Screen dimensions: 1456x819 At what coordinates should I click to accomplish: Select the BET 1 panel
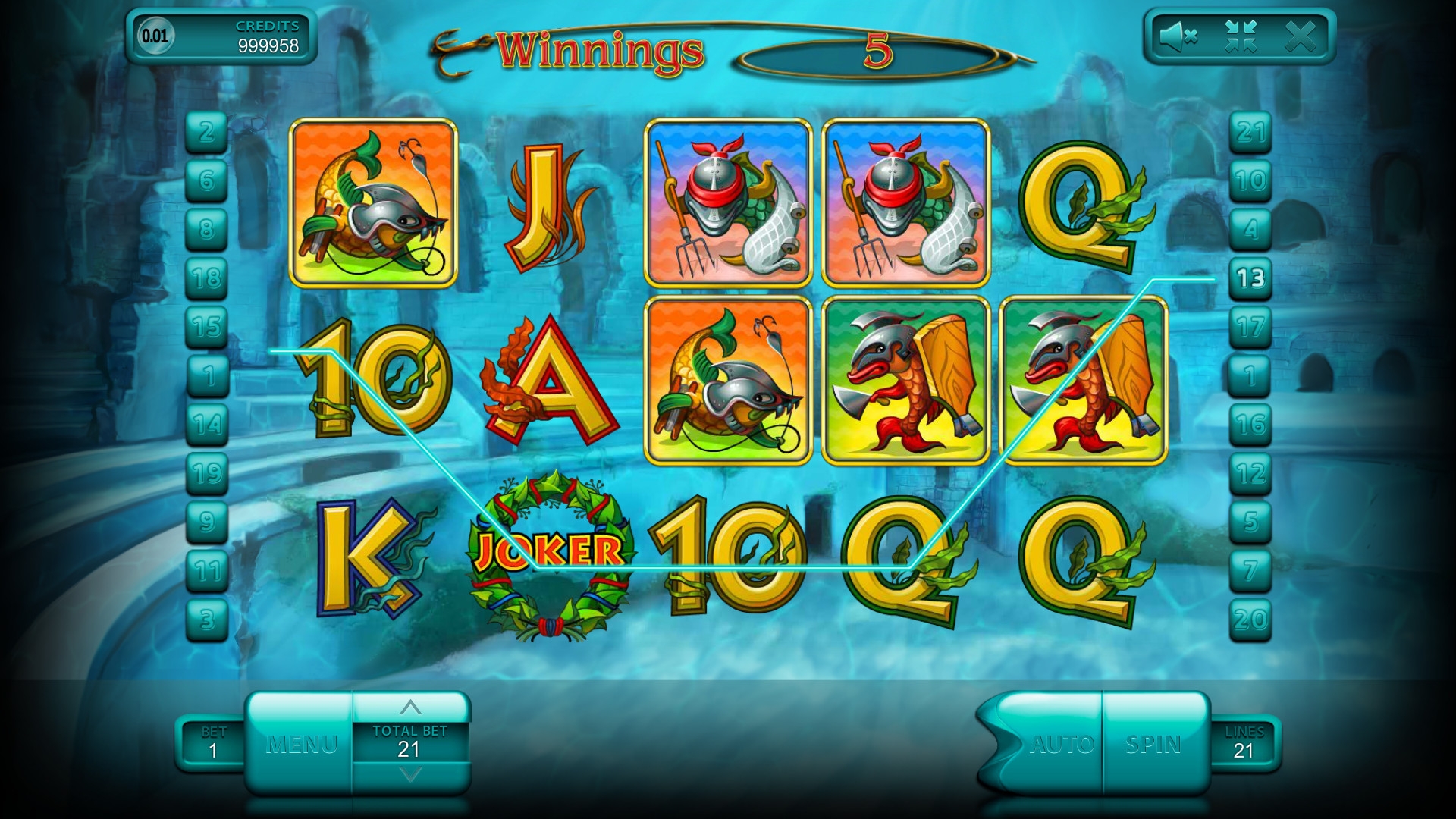(213, 743)
